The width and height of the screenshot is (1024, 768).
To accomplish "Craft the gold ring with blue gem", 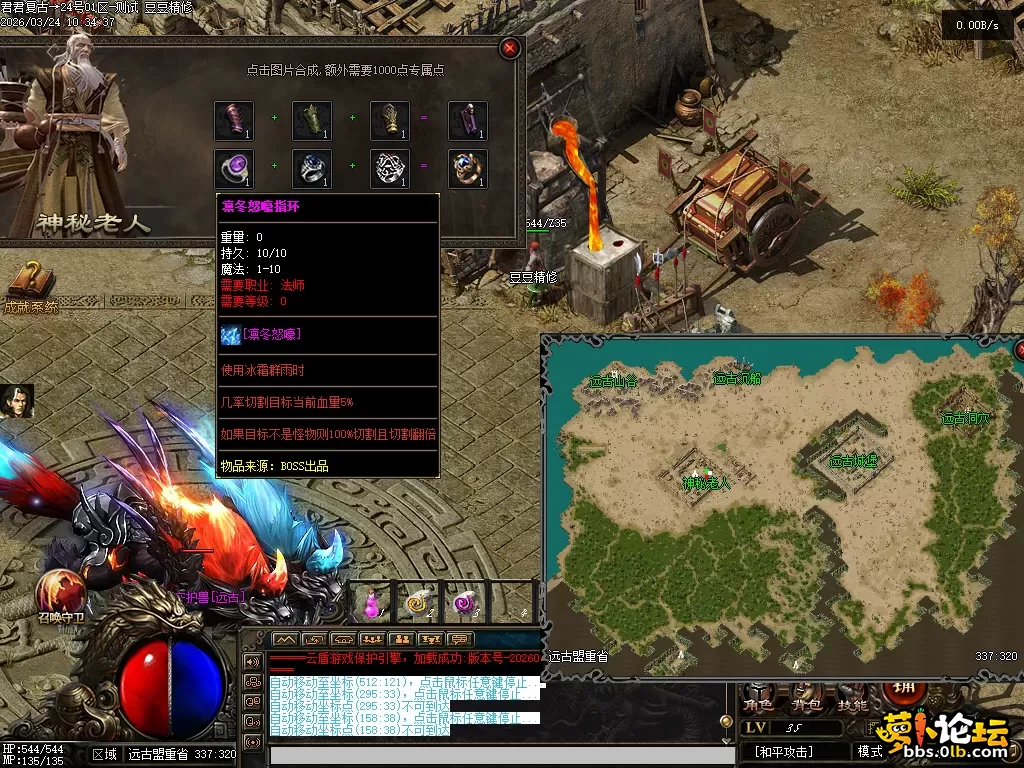I will (467, 168).
